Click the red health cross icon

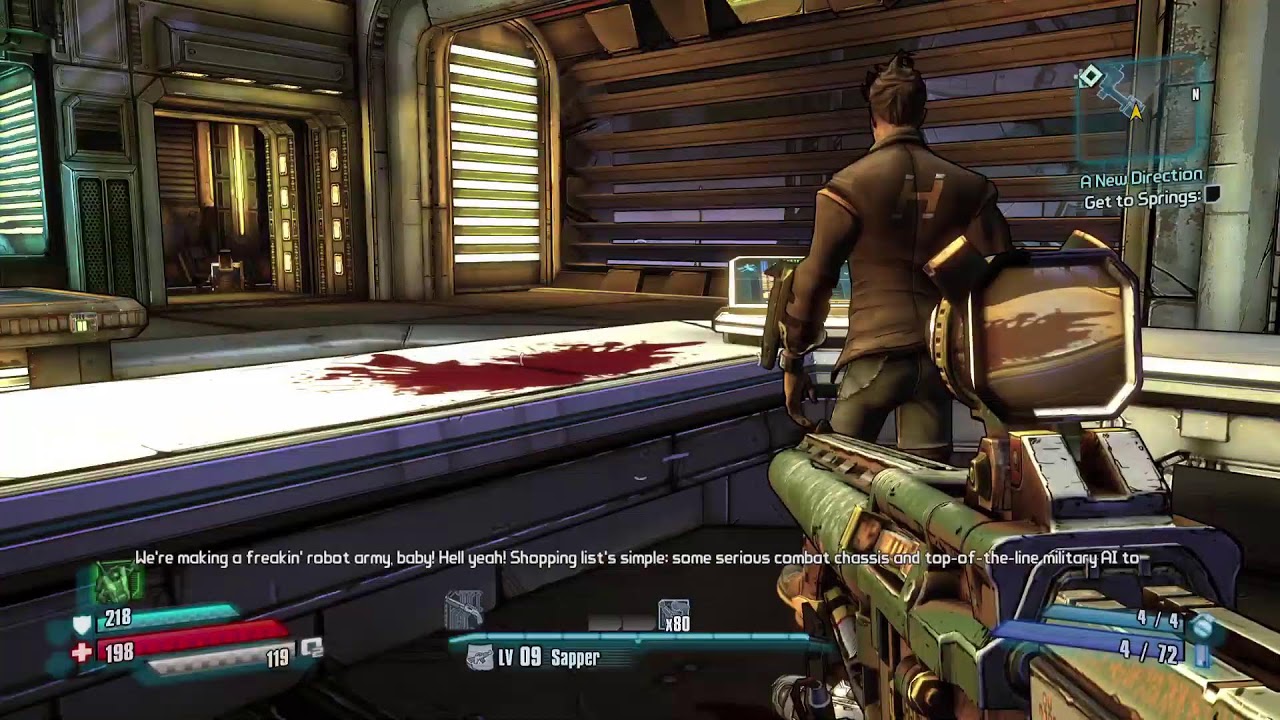point(82,653)
